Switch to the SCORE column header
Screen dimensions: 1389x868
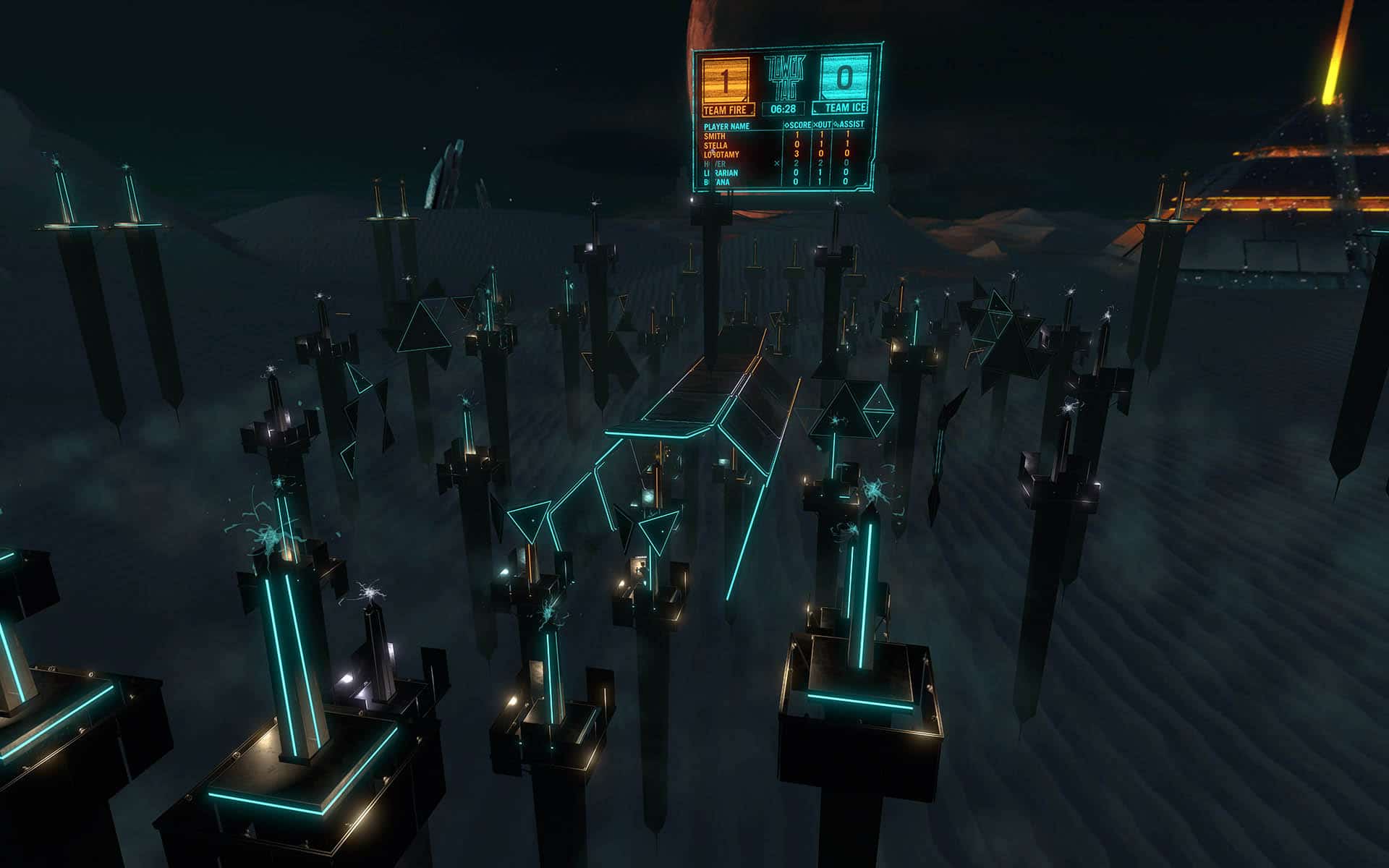(800, 125)
